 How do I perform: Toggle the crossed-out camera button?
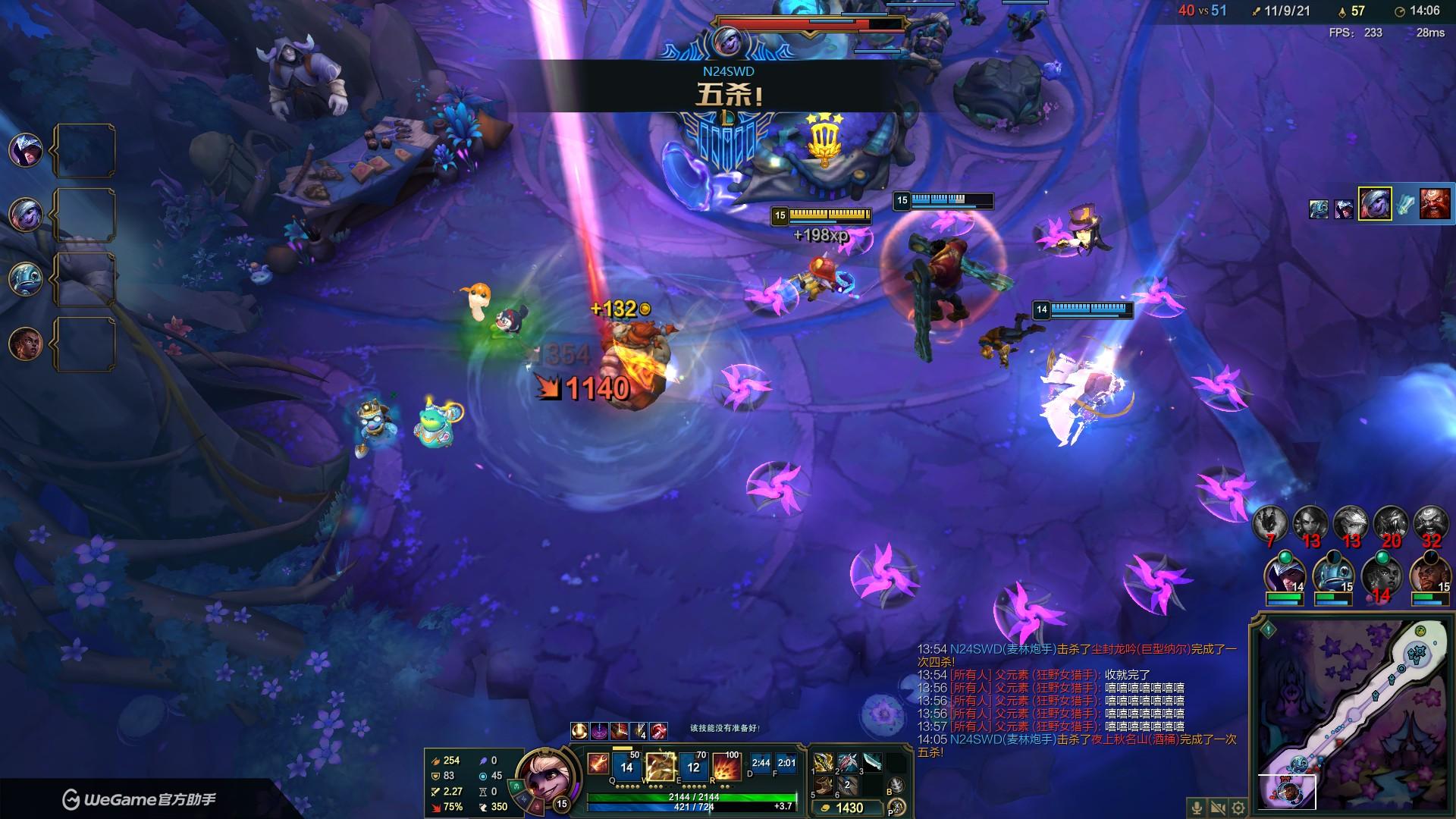point(1218,808)
